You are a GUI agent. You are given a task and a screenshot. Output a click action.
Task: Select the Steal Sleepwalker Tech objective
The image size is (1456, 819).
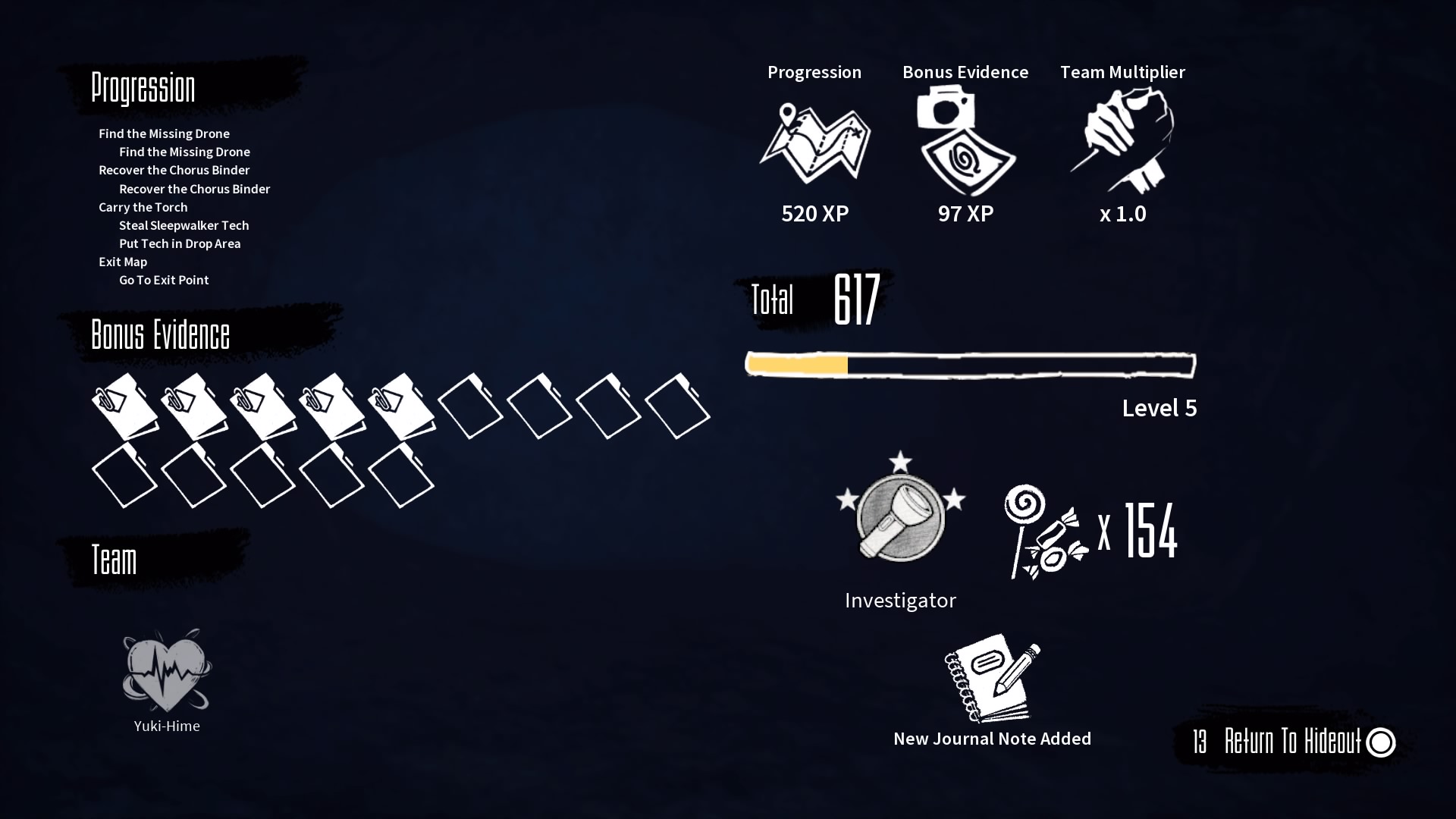[x=184, y=225]
